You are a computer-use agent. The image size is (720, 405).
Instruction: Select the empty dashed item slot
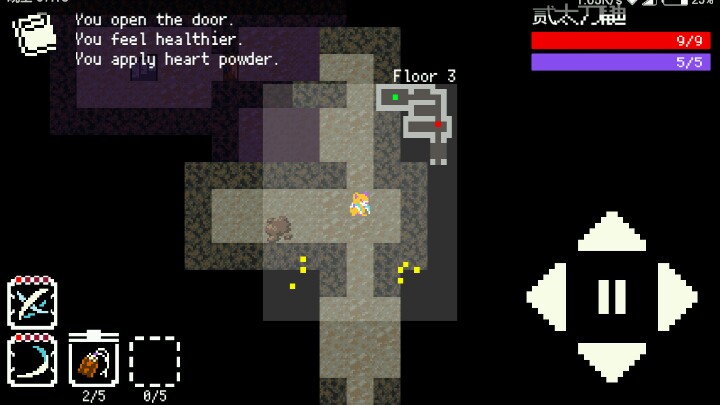pos(155,361)
